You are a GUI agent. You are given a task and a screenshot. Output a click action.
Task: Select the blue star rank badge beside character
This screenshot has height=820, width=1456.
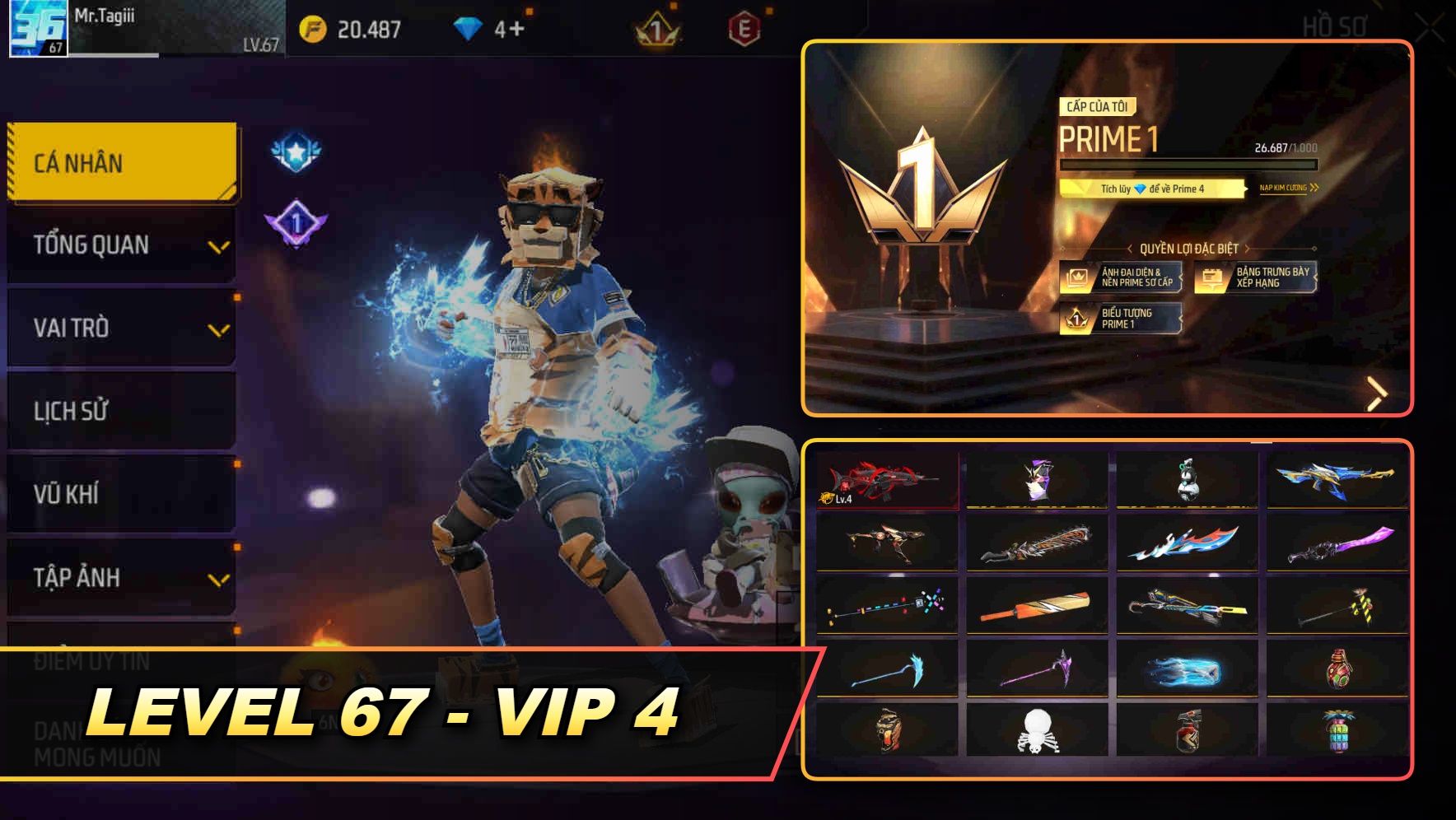[298, 152]
